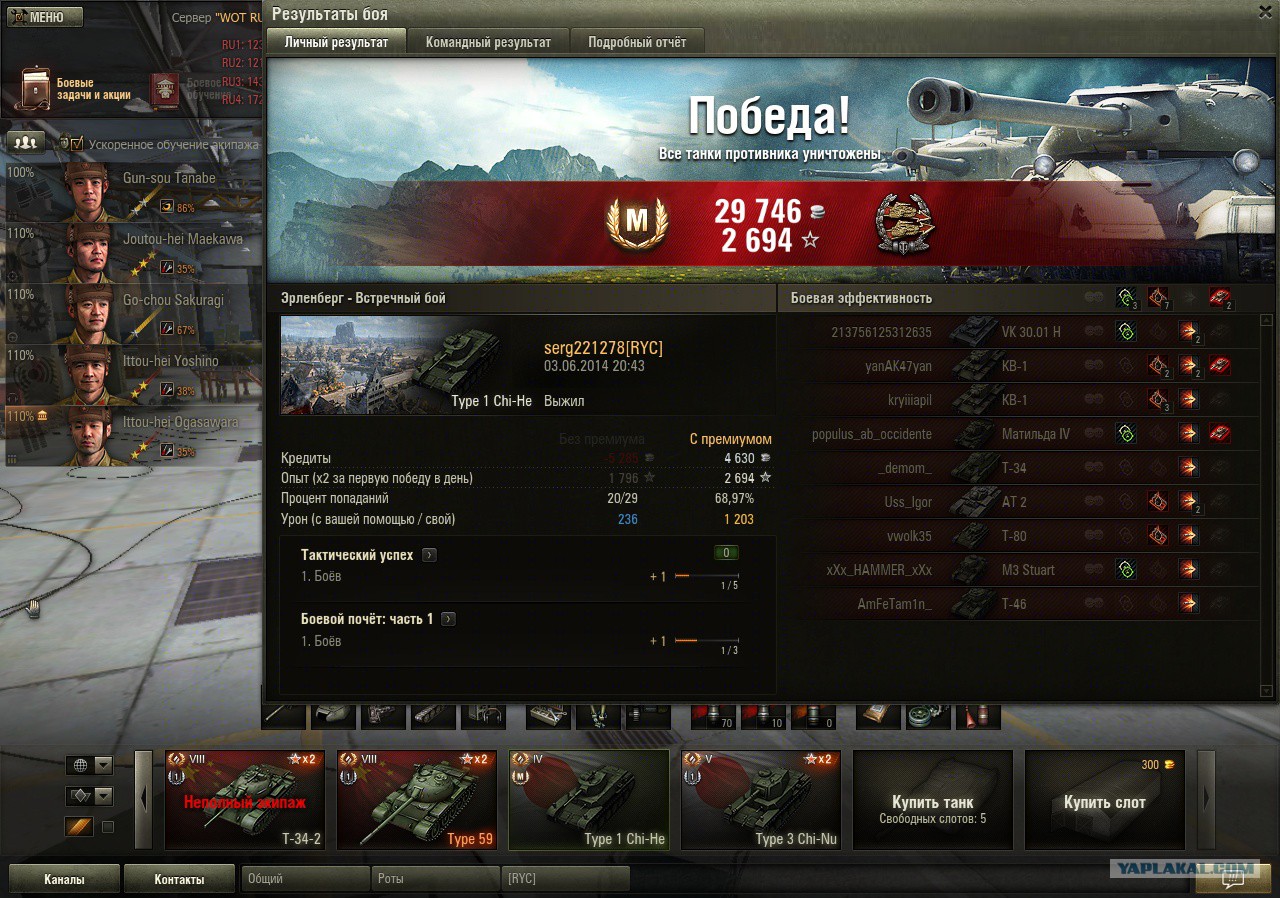Screen dimensions: 1280x898
Task: Expand the Тактический успех mission arrow
Action: pyautogui.click(x=429, y=555)
